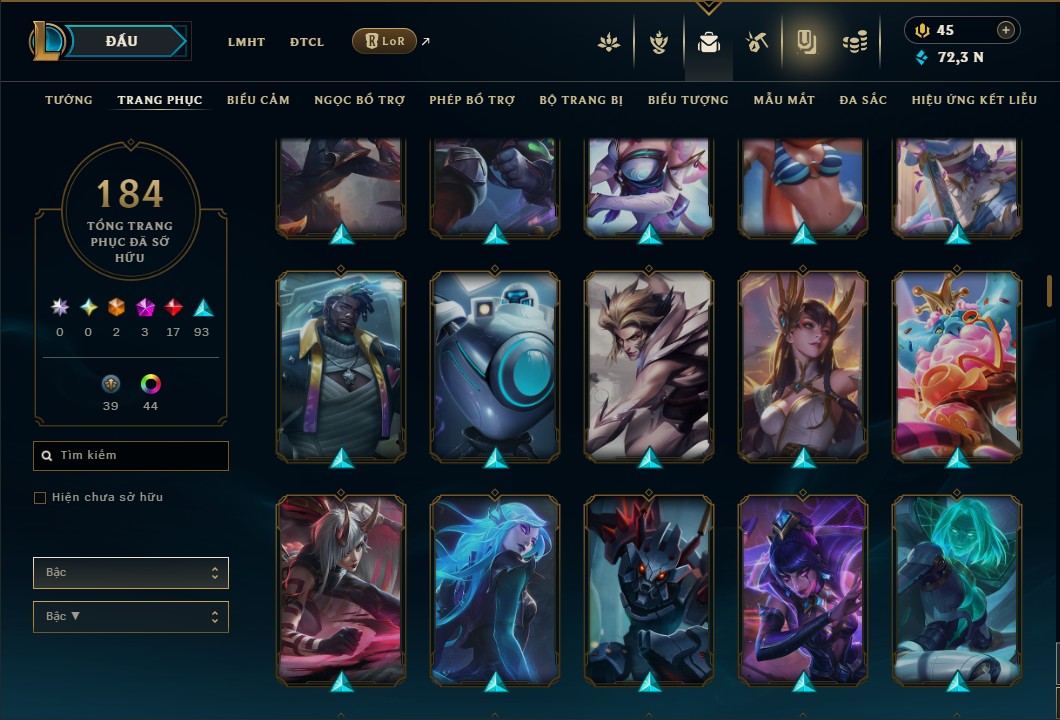1060x720 pixels.
Task: Show the BỘ TRANG BỊ tab
Action: (581, 100)
